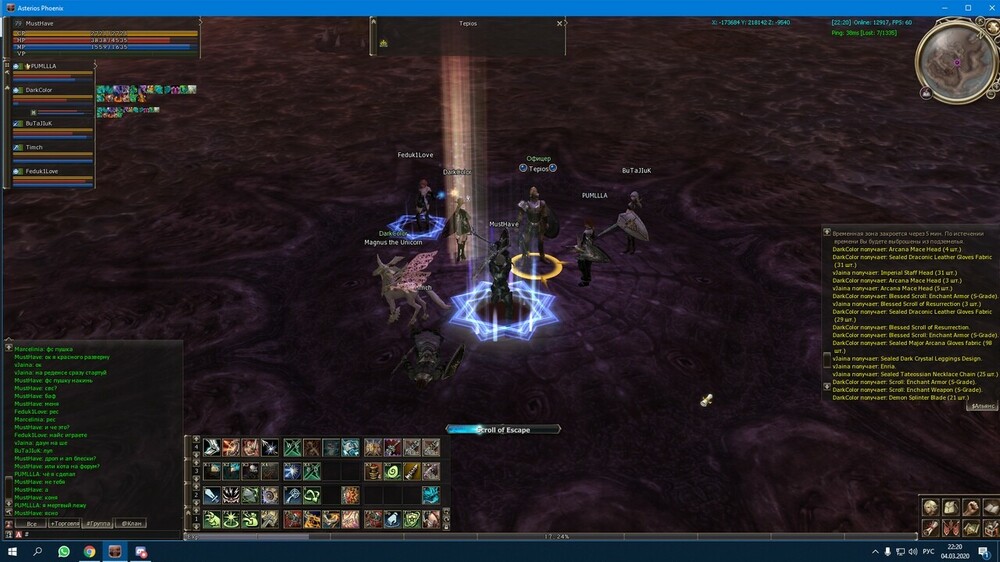The image size is (1000, 562).
Task: Switch to the $Альянс chat tab
Action: coord(983,406)
